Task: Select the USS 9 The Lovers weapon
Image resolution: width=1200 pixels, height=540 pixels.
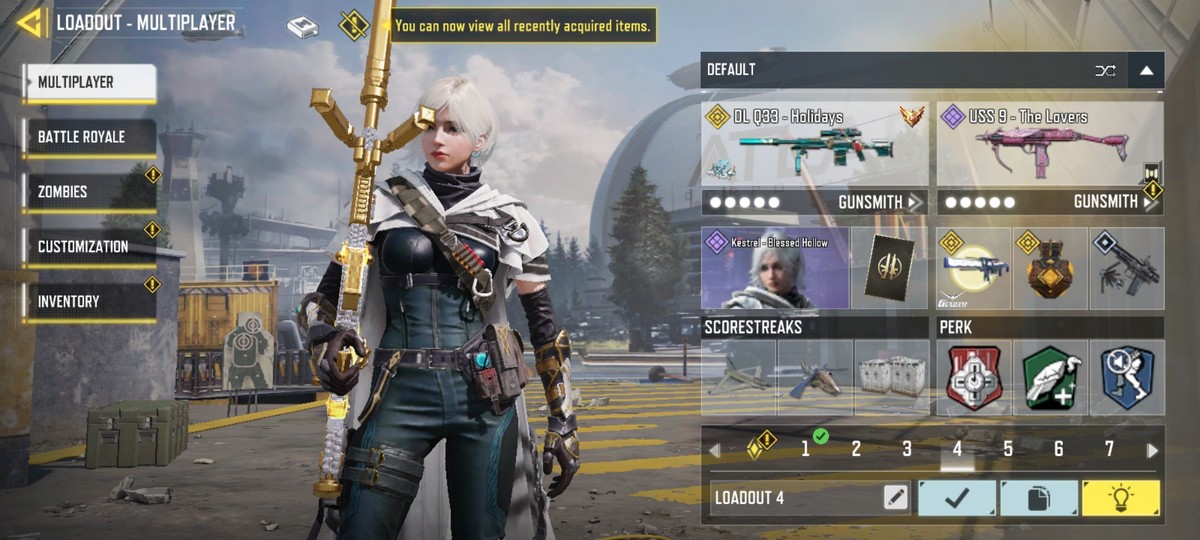Action: (1050, 143)
